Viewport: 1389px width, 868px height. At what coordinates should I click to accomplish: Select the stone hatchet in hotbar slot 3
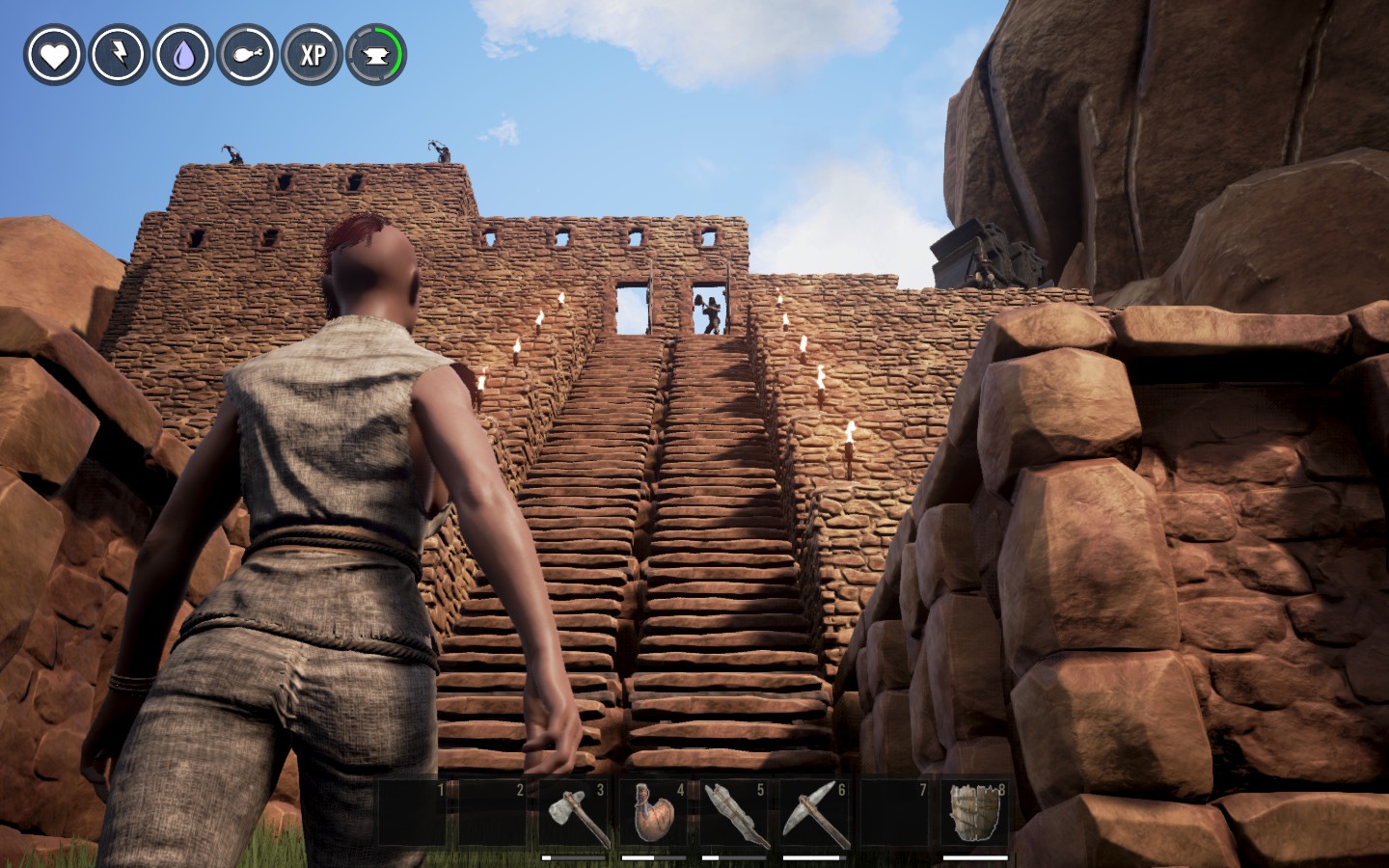(575, 815)
